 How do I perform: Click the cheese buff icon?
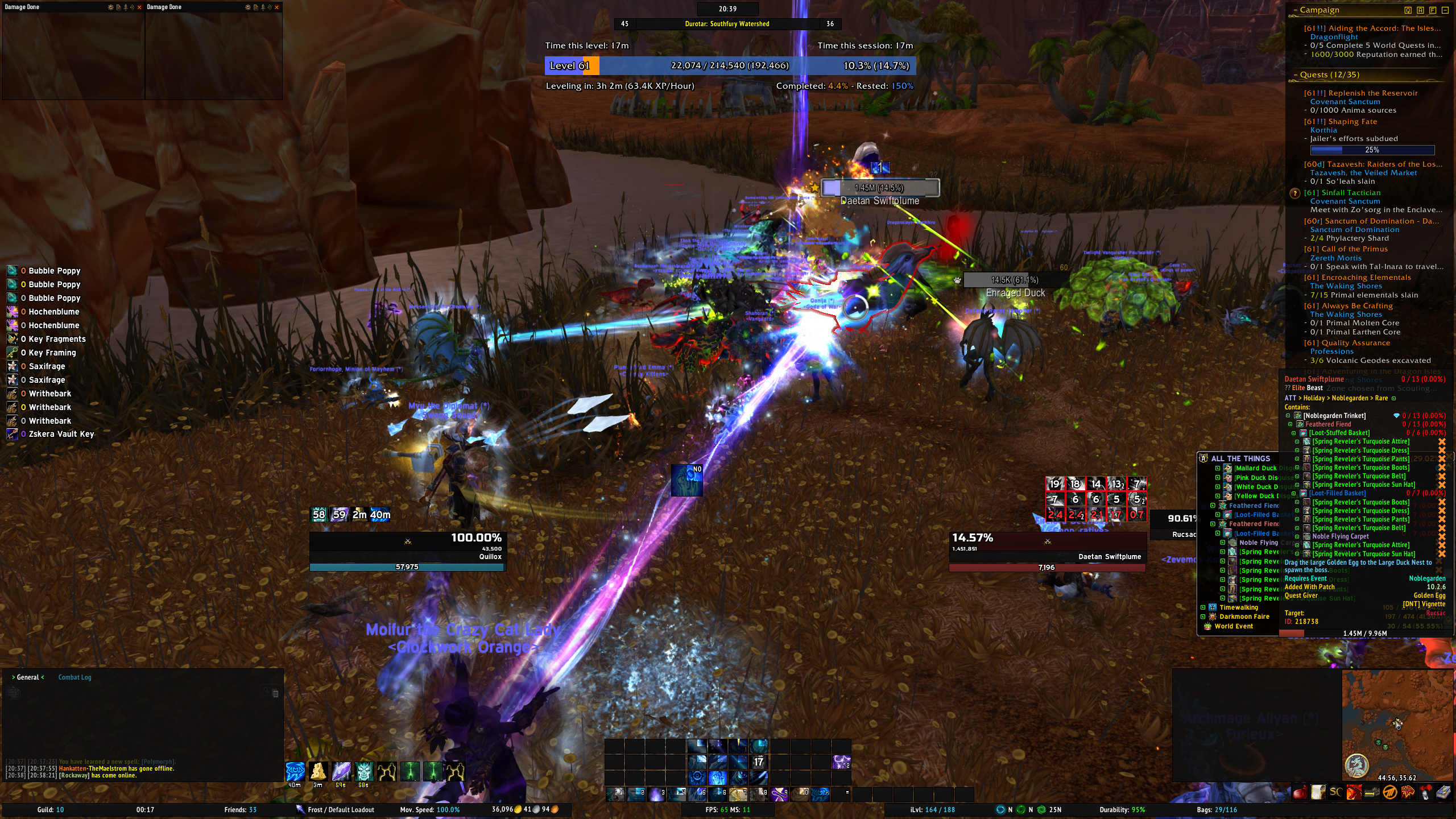click(x=318, y=771)
